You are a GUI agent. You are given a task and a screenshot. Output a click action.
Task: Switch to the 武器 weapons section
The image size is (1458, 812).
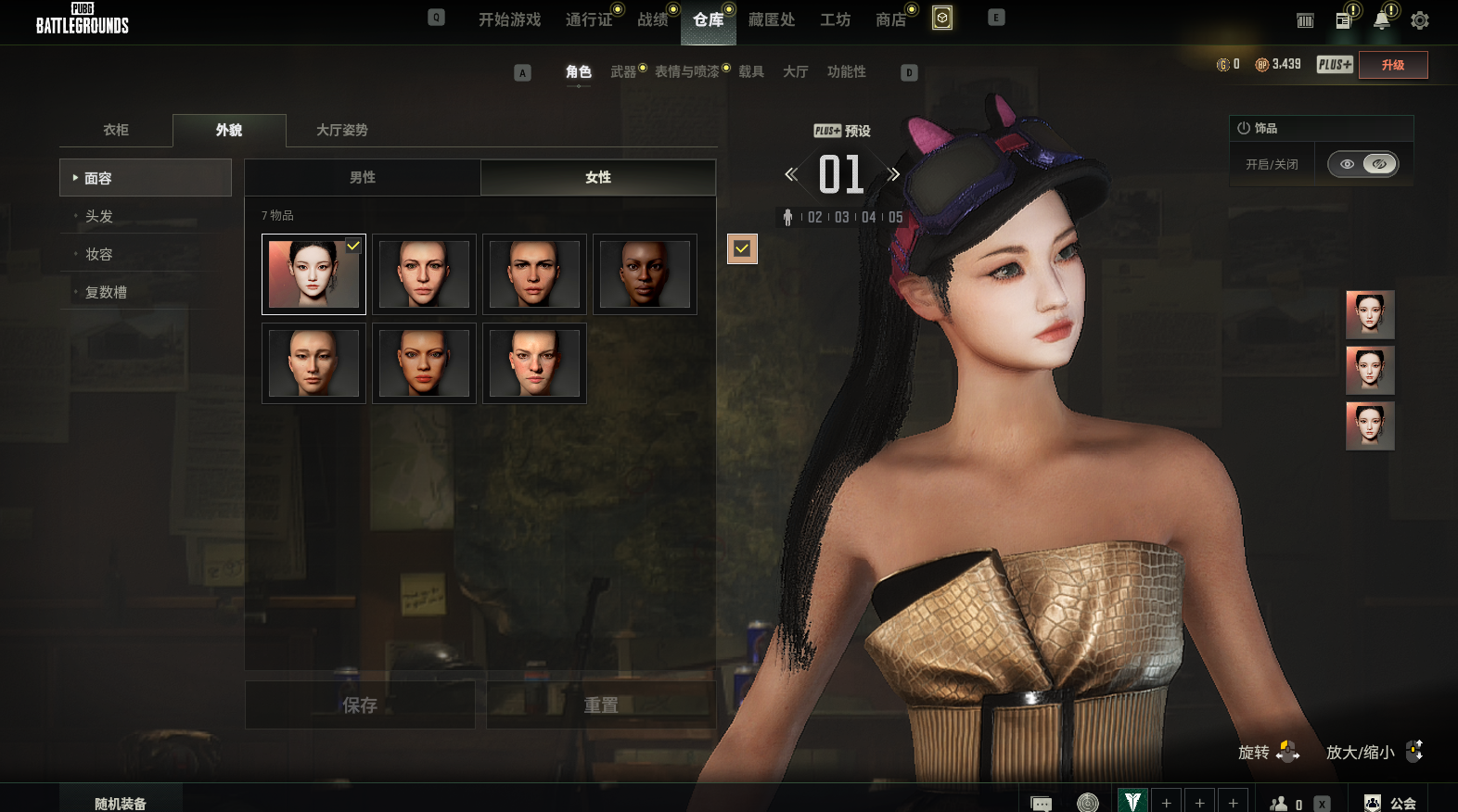click(x=623, y=71)
